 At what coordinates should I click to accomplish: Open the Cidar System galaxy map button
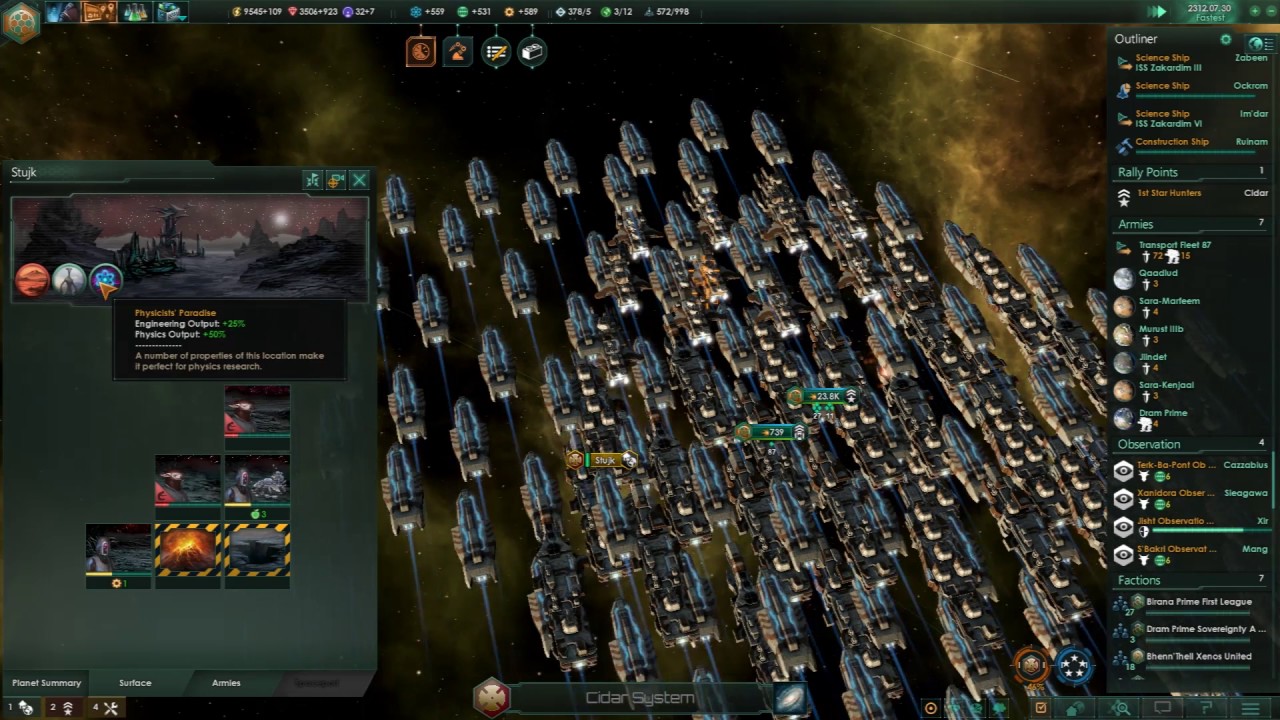click(789, 698)
